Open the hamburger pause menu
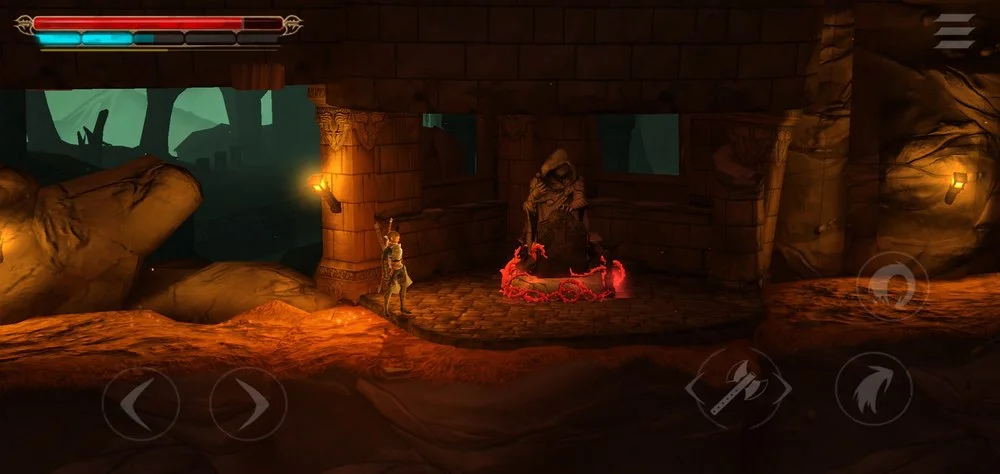 [954, 31]
